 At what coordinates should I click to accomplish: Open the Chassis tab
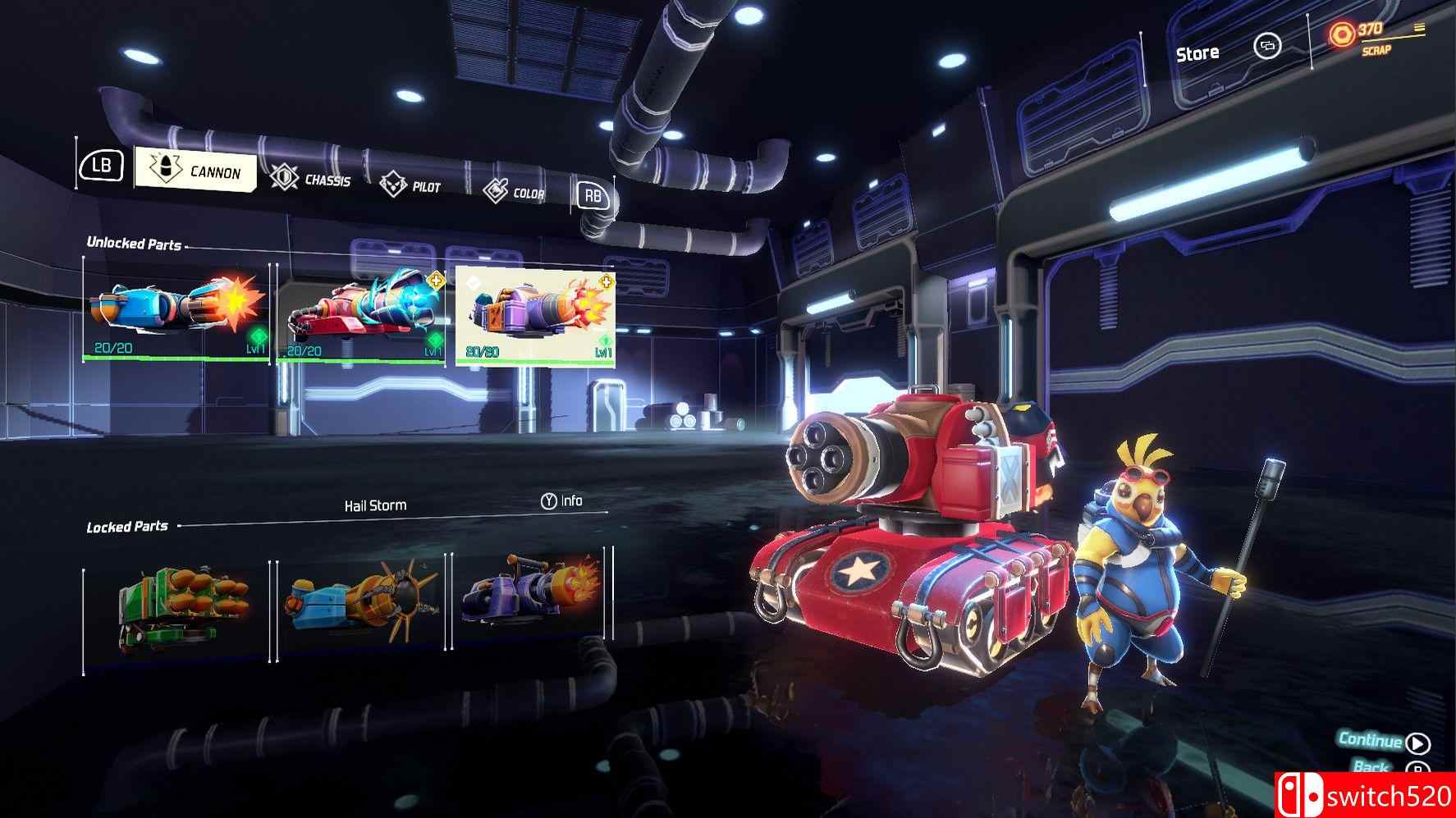311,179
